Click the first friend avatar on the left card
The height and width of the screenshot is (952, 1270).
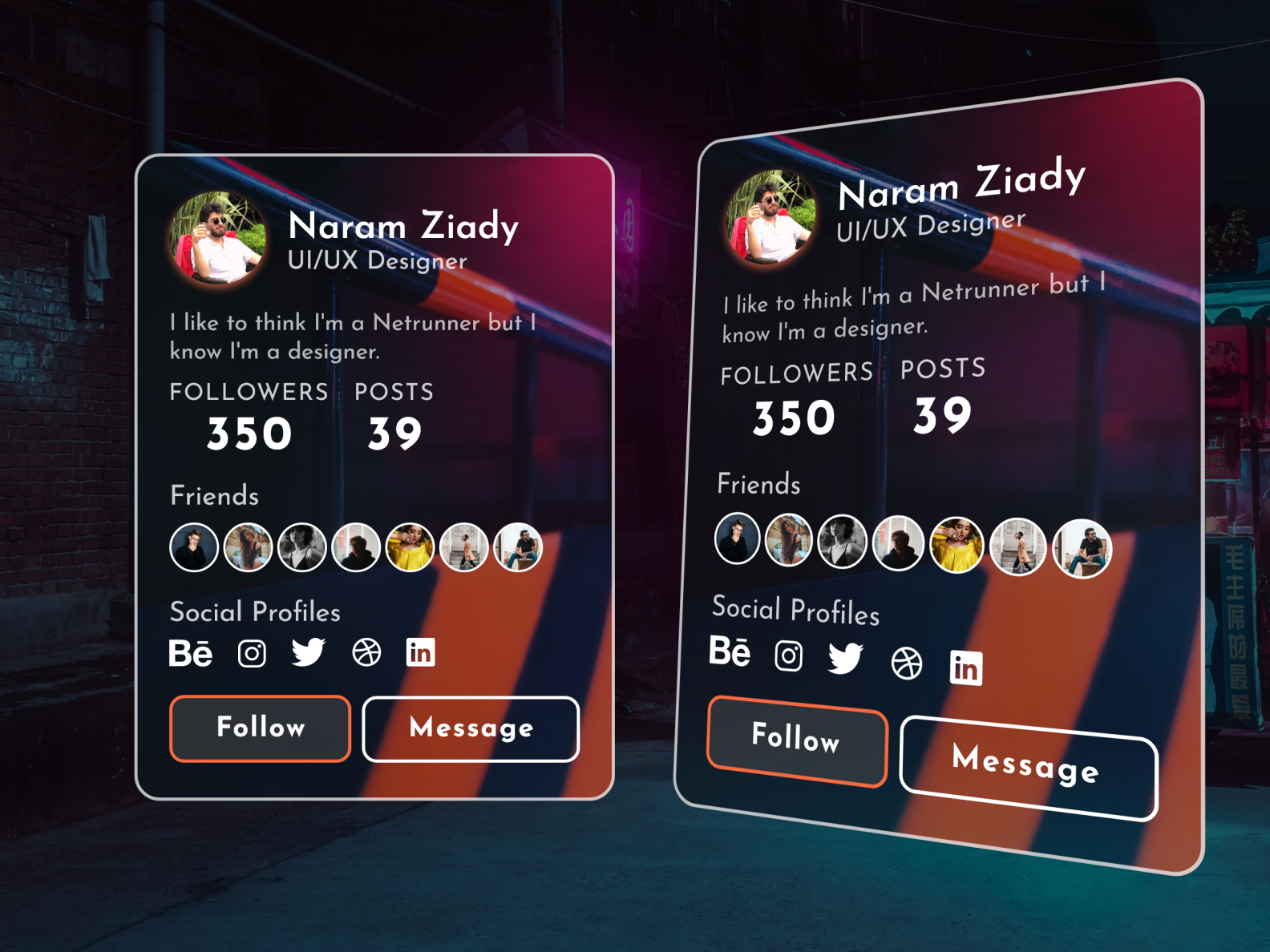[x=193, y=547]
